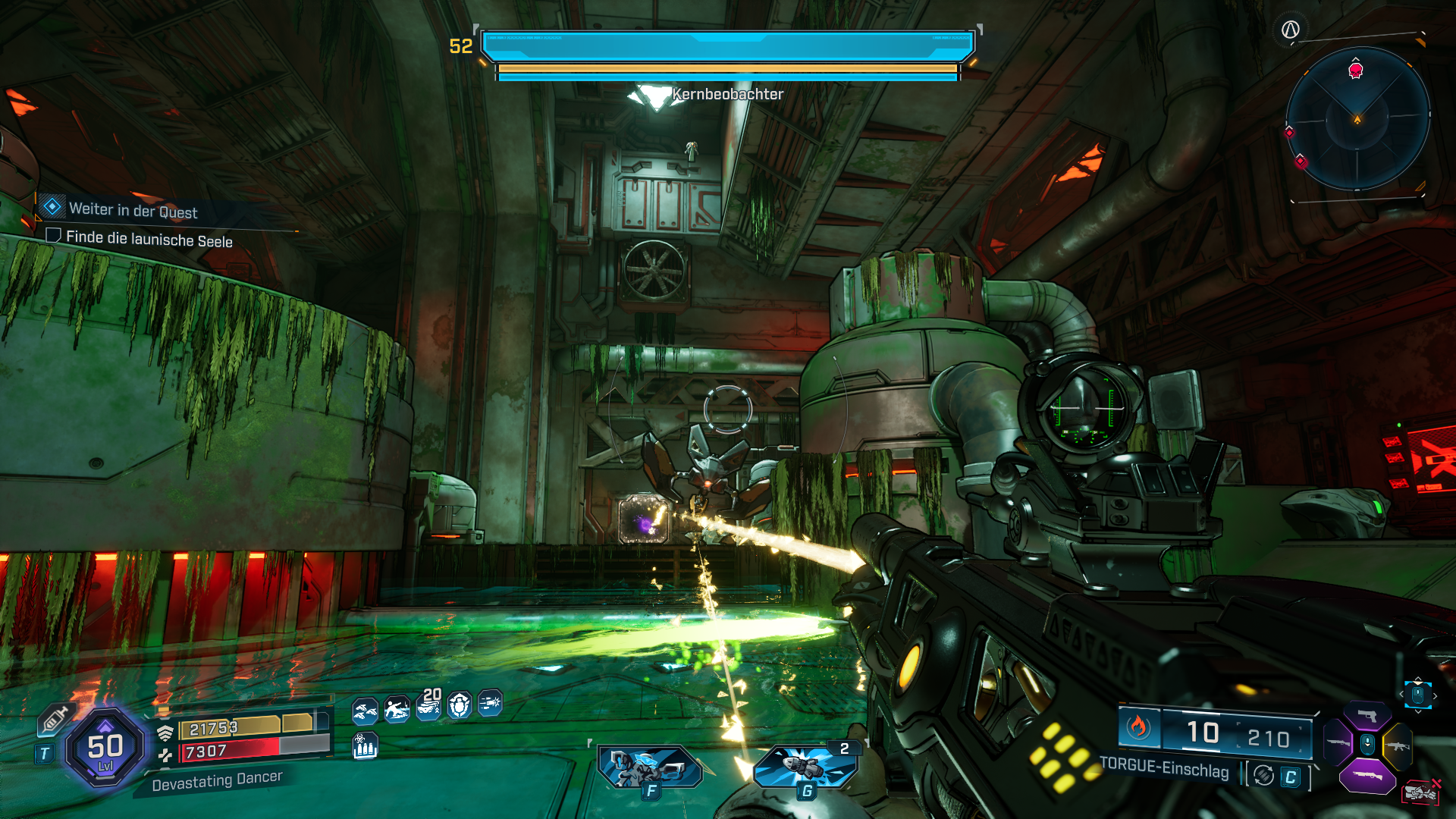Activate the action skill icon
This screenshot has width=1456, height=819.
pyautogui.click(x=649, y=767)
